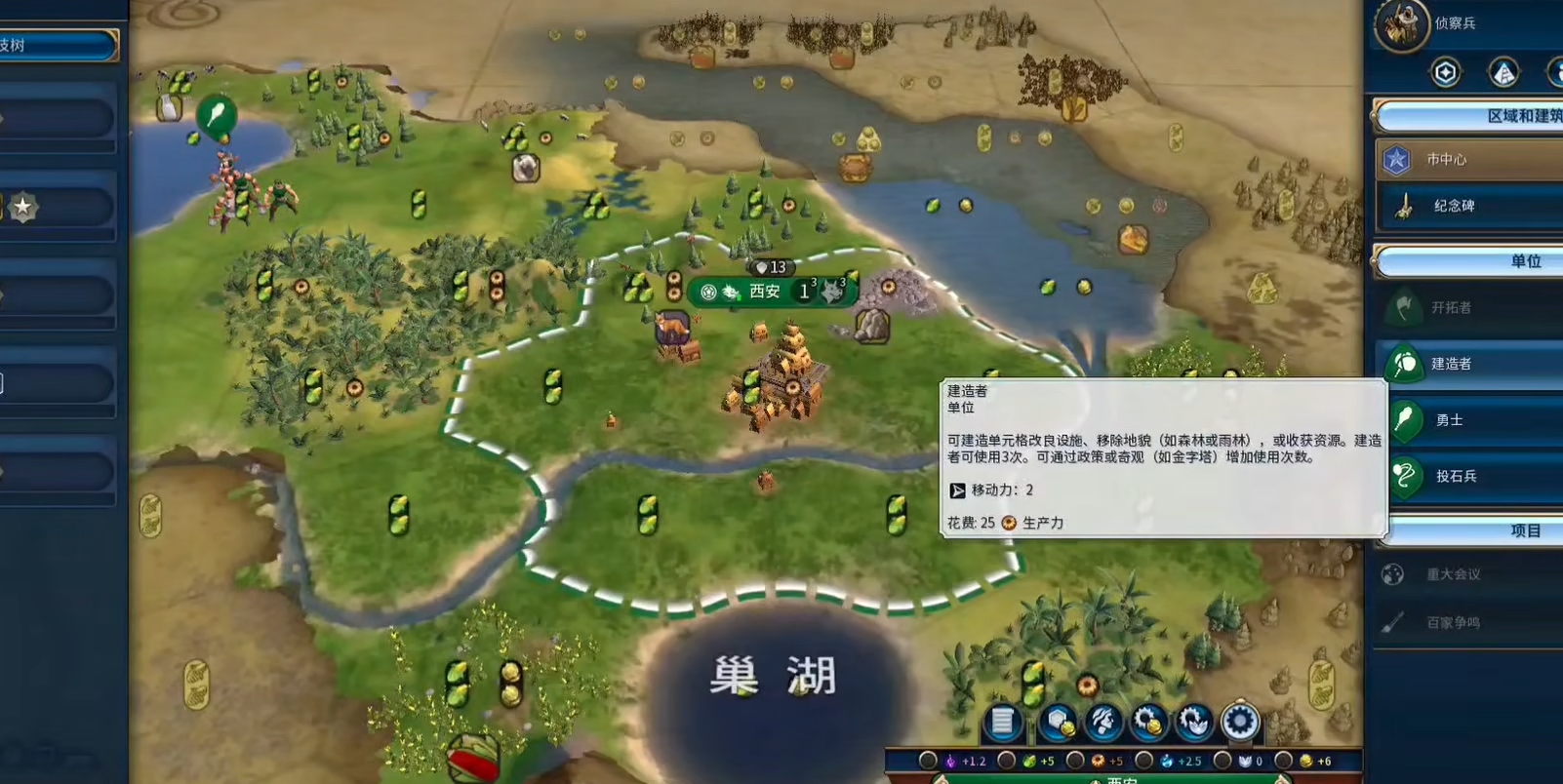Open the scroll-icon city details panel
The height and width of the screenshot is (784, 1563).
click(1003, 722)
